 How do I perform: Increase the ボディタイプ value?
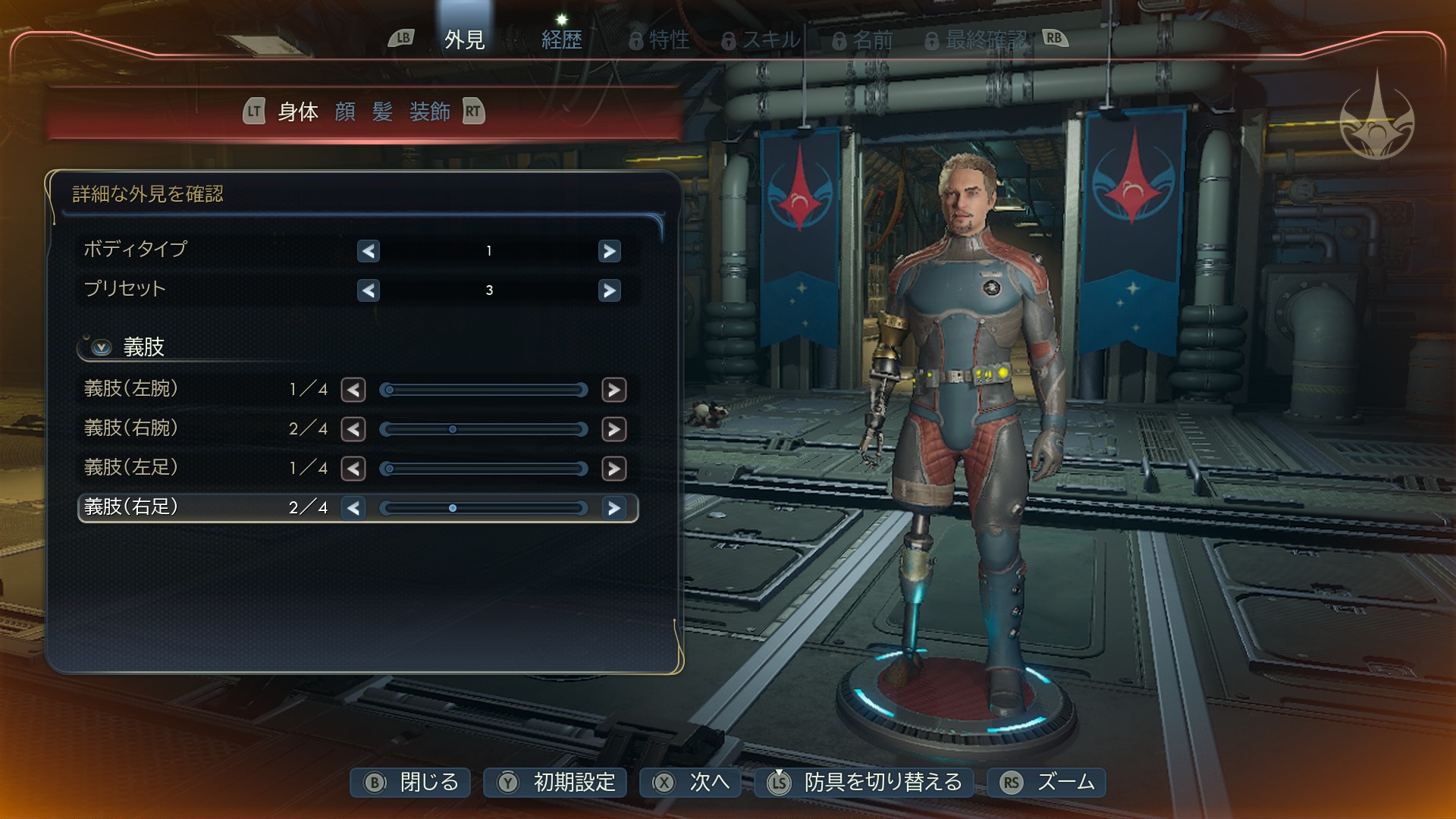pyautogui.click(x=609, y=251)
